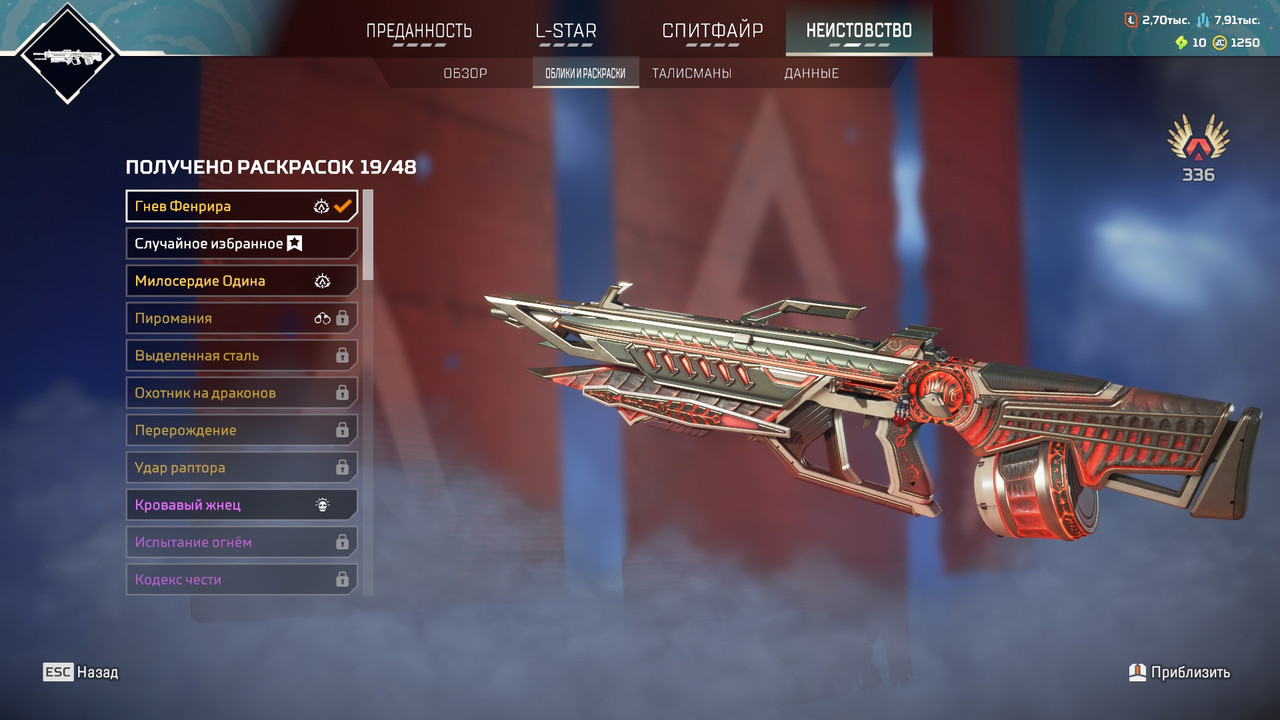Screen dimensions: 1280x720
Task: View the ДАННЫЕ sub-tab
Action: [x=811, y=73]
